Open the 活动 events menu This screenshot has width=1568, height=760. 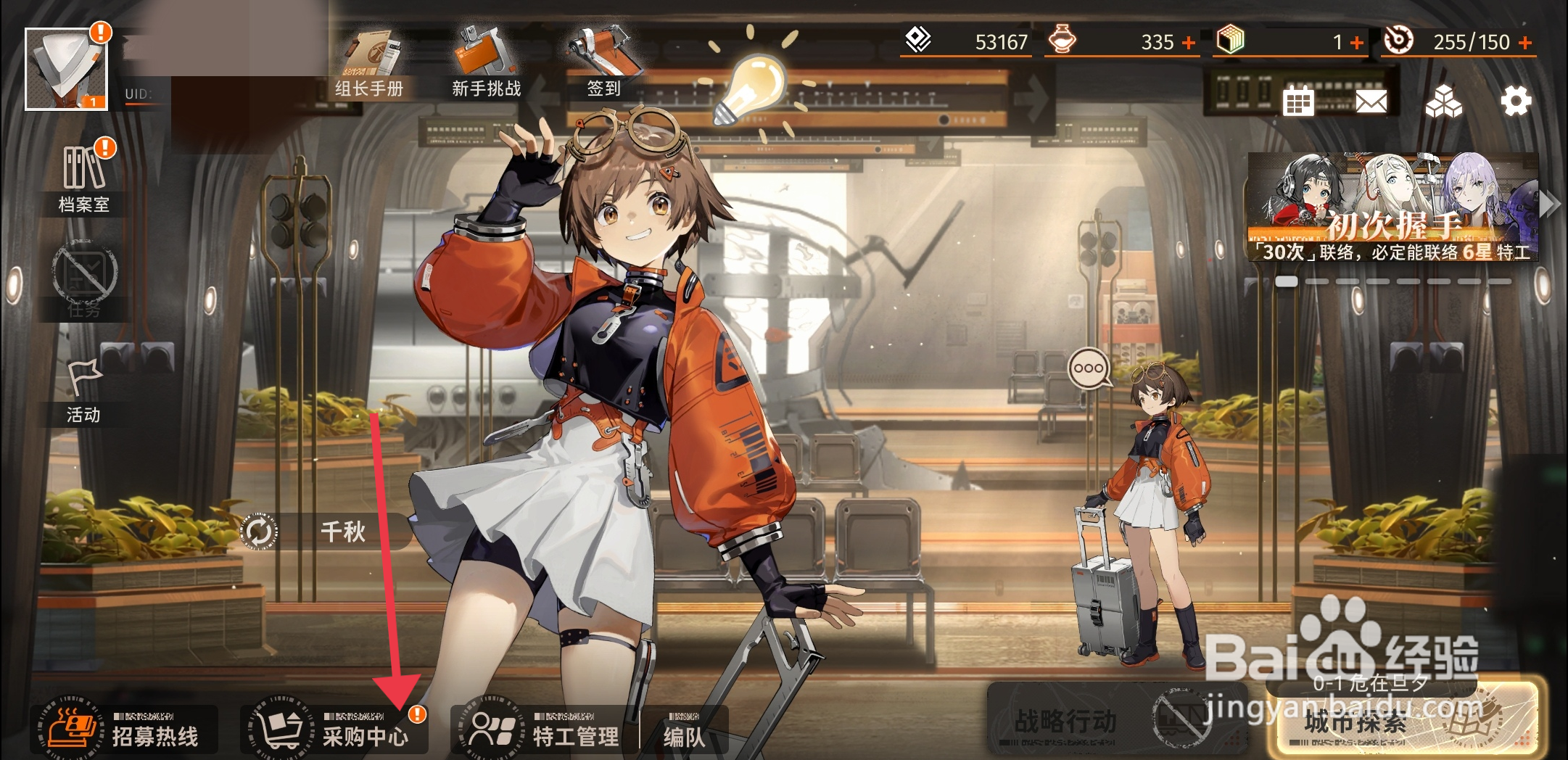click(x=84, y=392)
